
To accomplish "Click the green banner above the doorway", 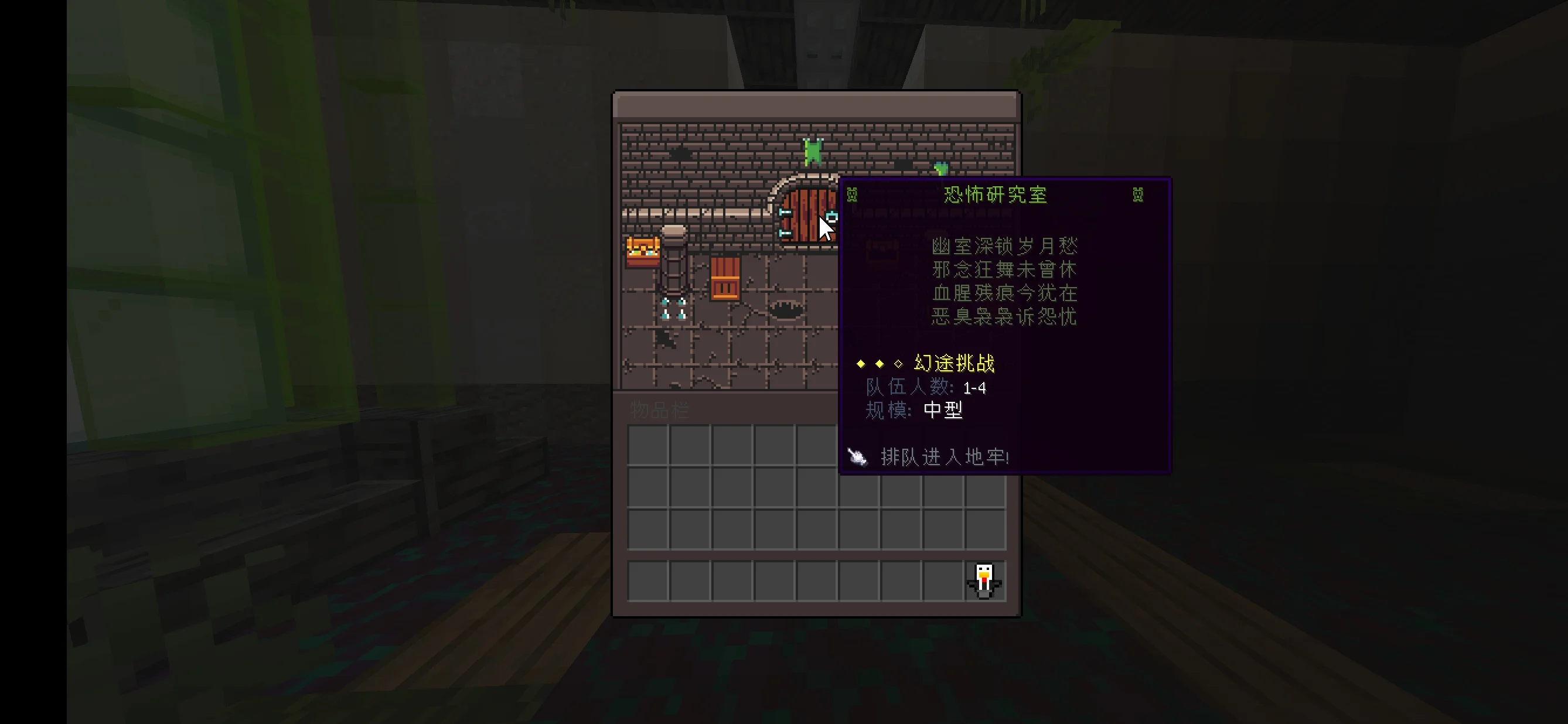I will 814,151.
